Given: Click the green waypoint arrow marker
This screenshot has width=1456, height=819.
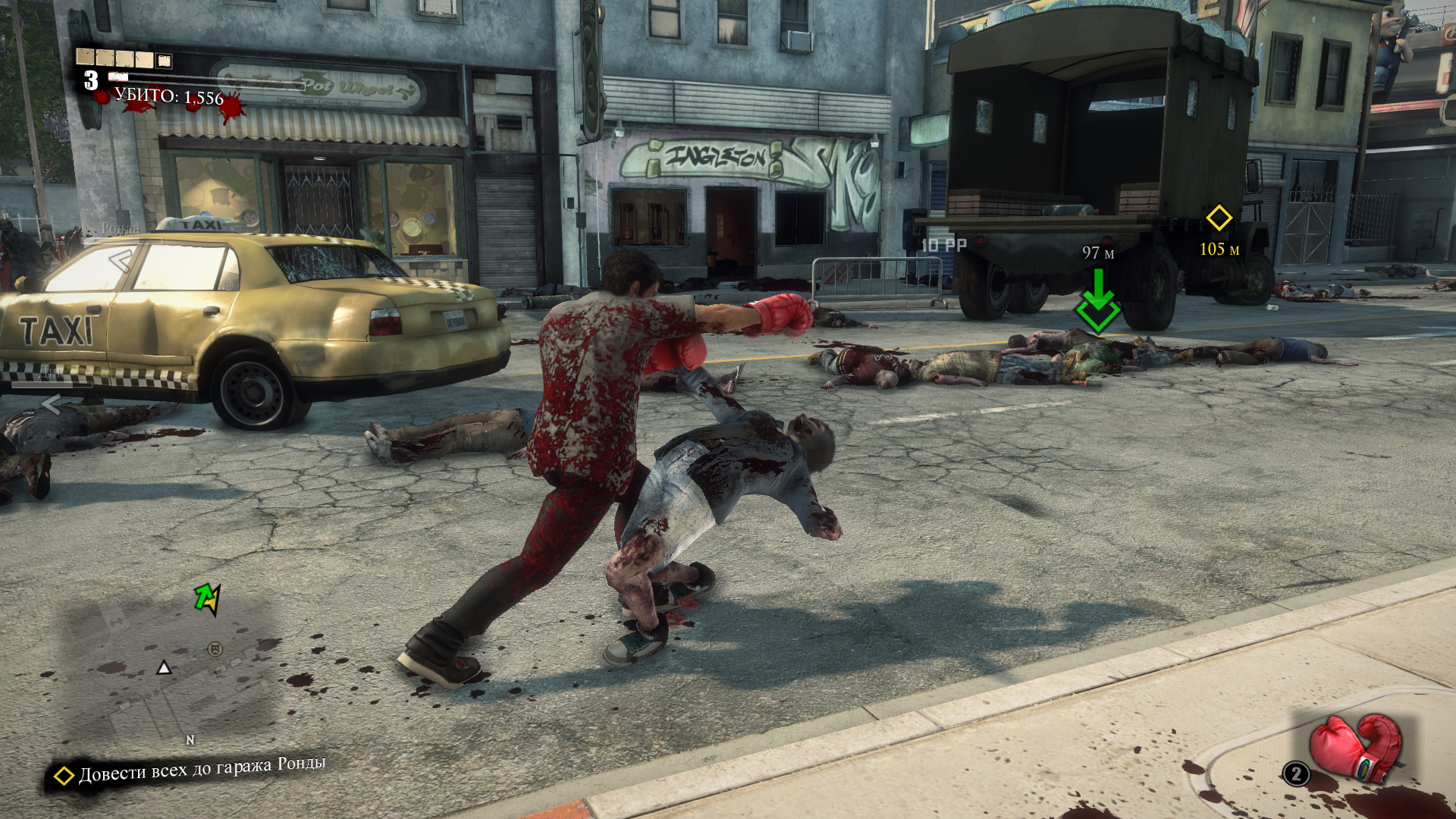Looking at the screenshot, I should 1097,302.
